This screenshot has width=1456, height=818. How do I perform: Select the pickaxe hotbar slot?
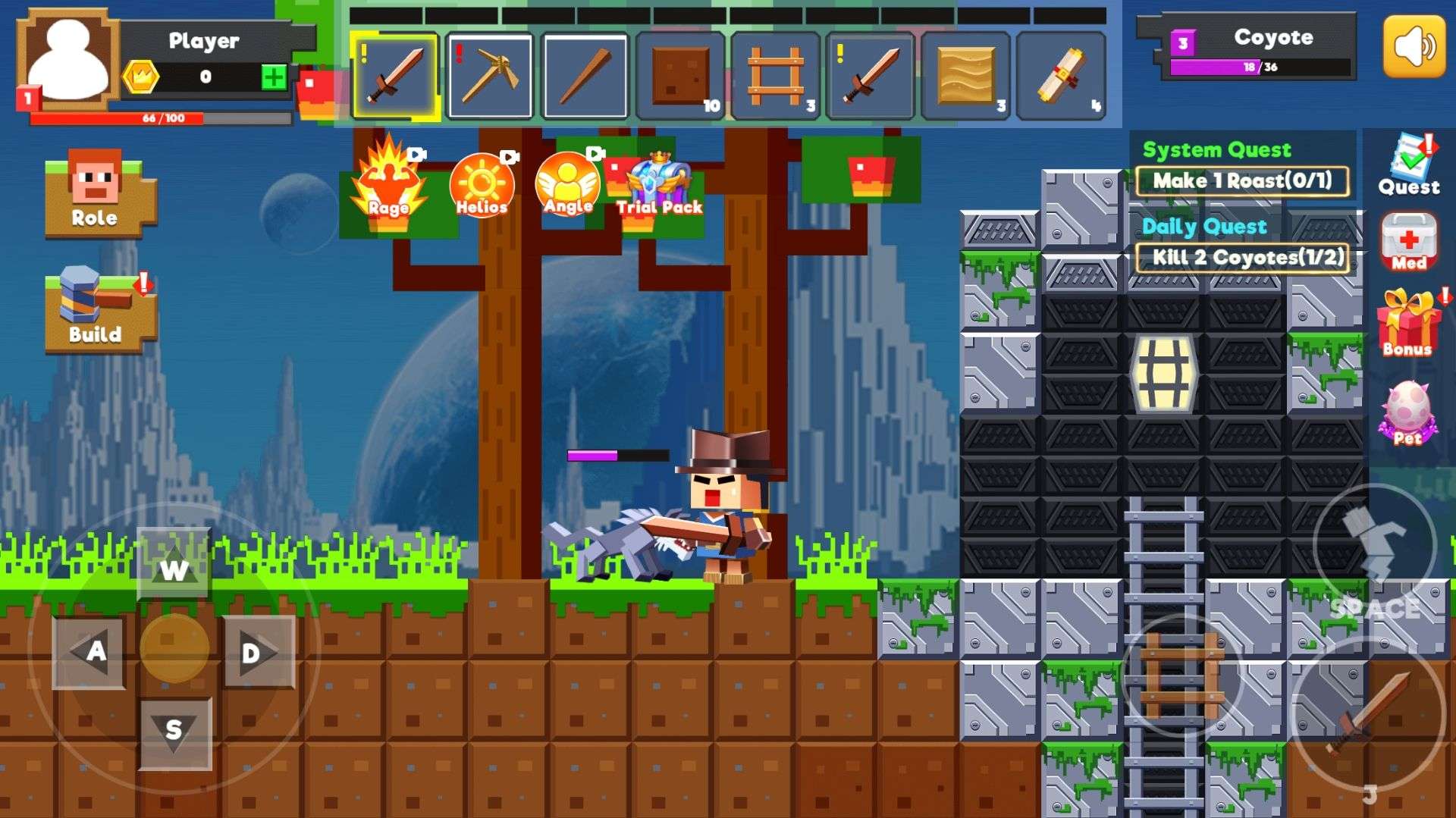[490, 76]
